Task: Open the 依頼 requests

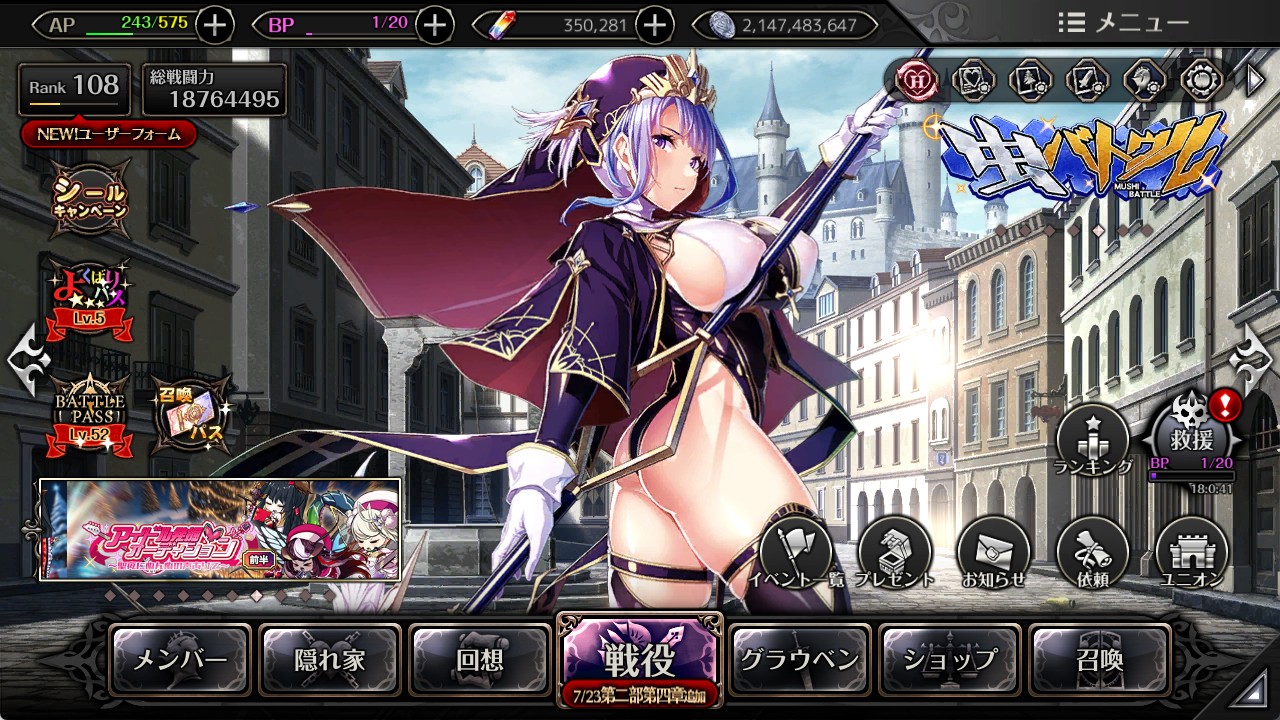Action: [1092, 553]
